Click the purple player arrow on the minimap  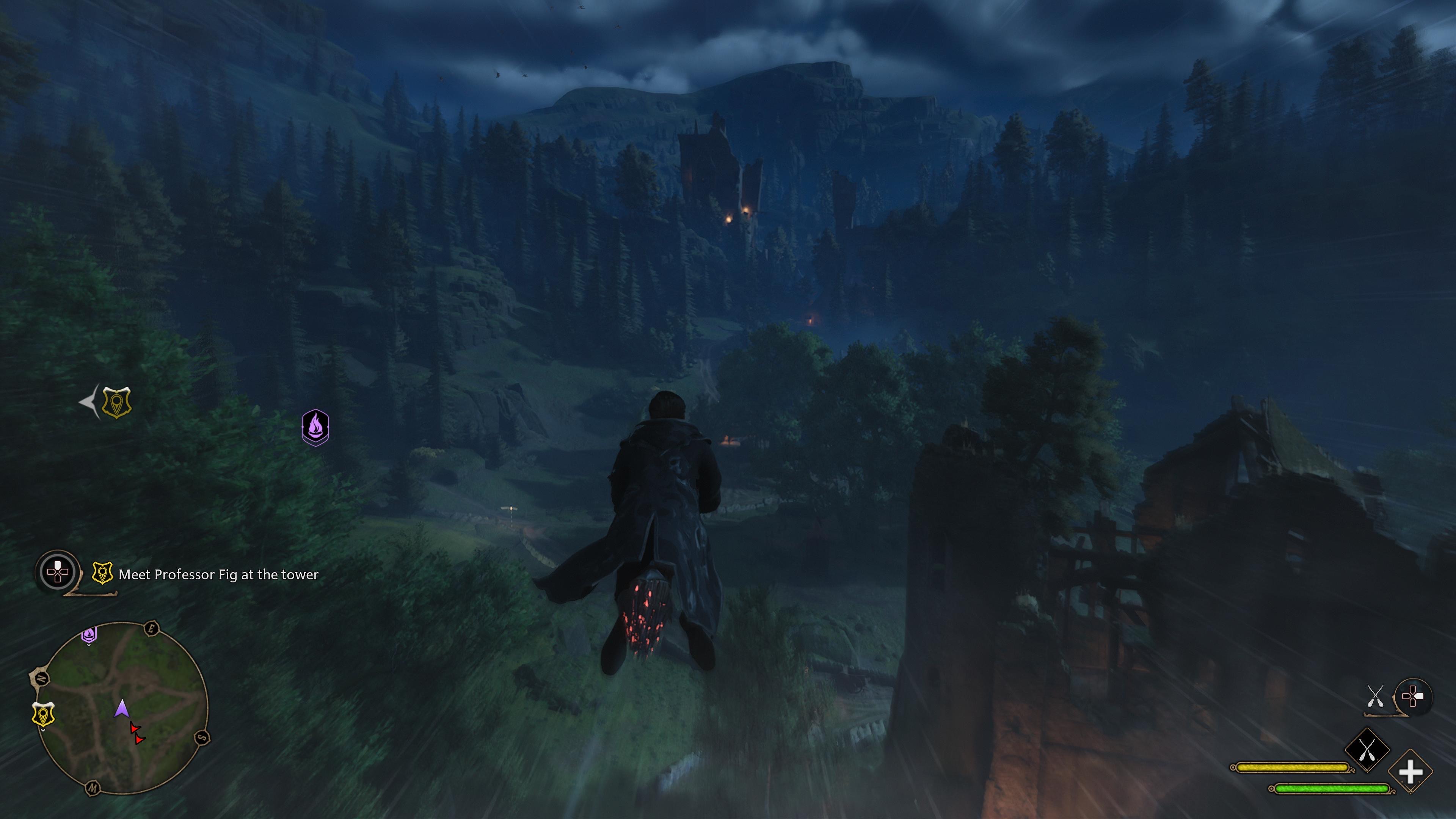coord(121,709)
